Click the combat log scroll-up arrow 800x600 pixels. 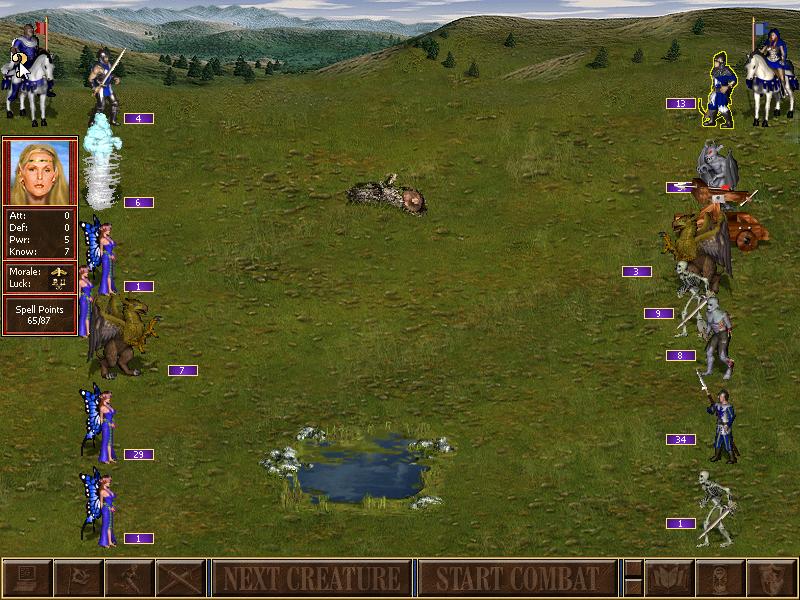633,568
